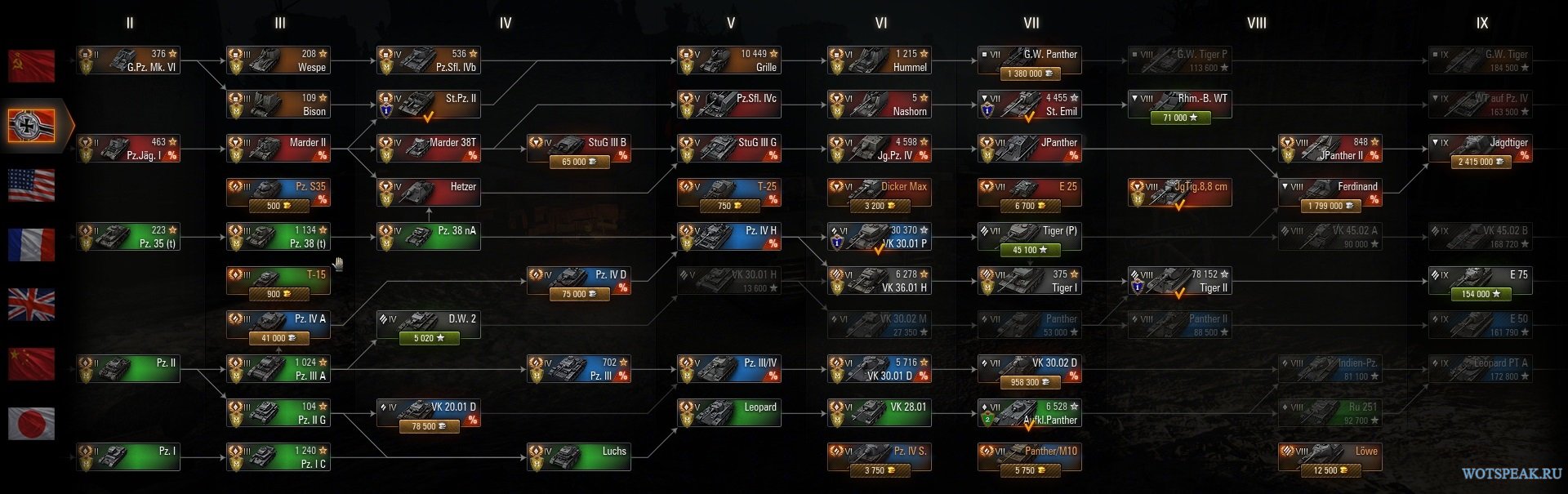Select the USSR nation flag

[32, 67]
